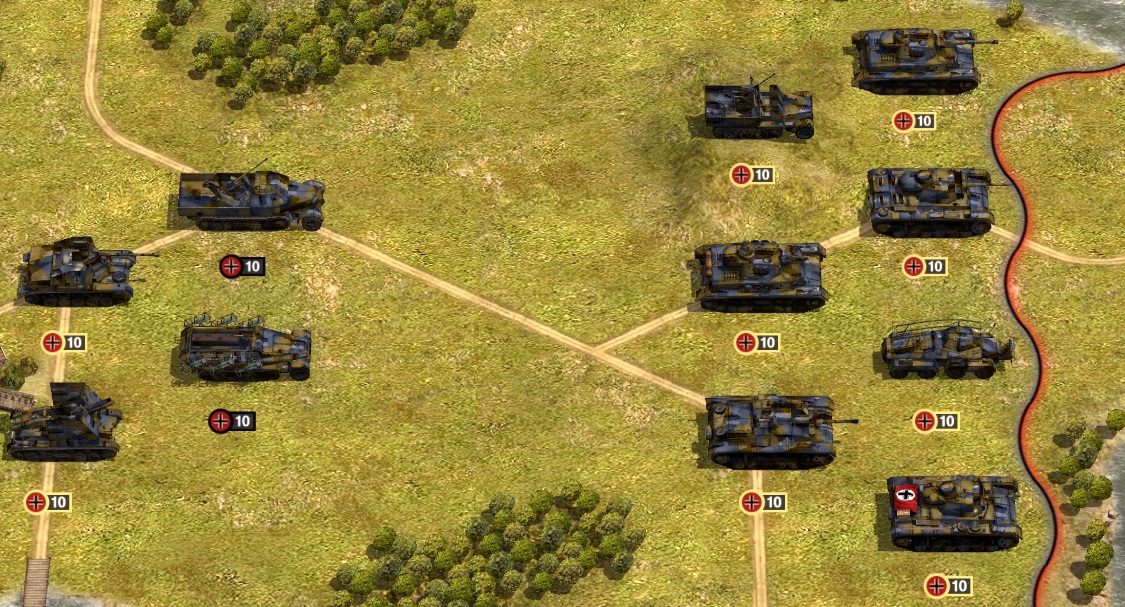Select the tank marked with the flag
The image size is (1125, 607).
tap(954, 513)
